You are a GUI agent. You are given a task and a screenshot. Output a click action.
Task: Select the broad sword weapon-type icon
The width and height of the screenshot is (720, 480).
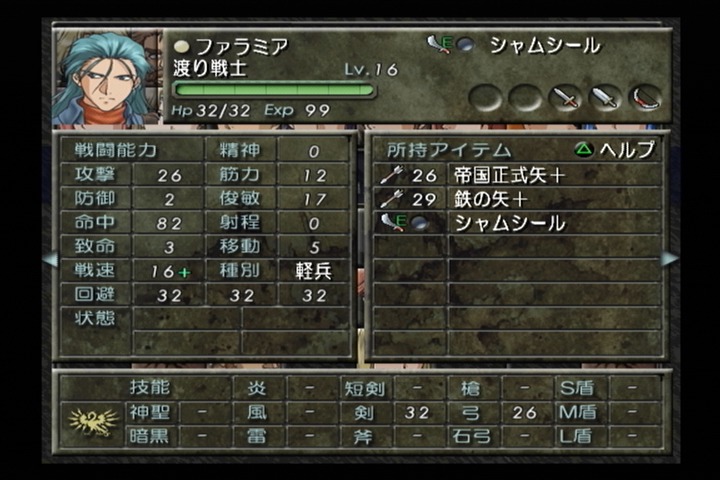(606, 98)
